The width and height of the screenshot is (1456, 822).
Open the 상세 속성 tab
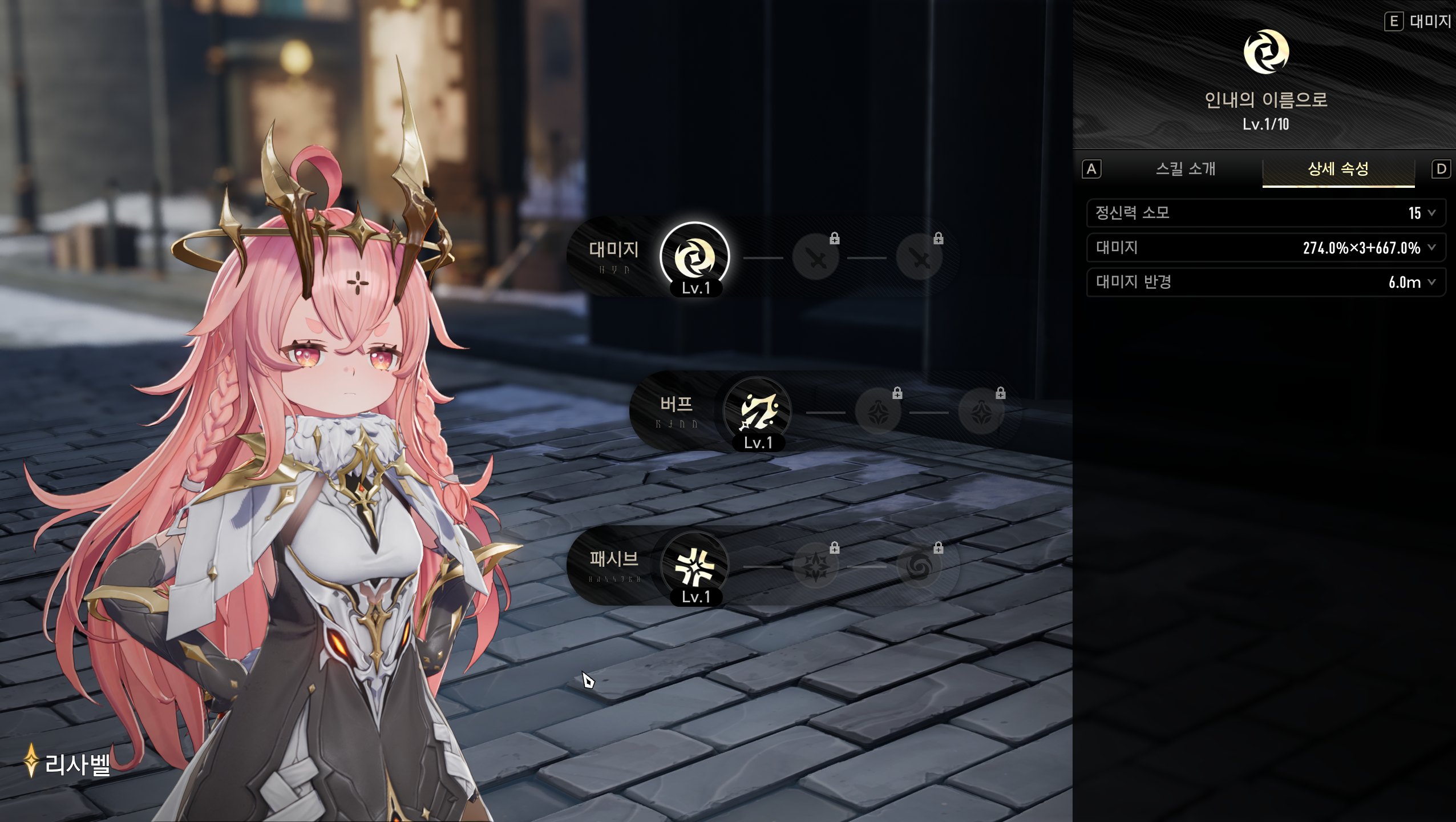[x=1338, y=169]
